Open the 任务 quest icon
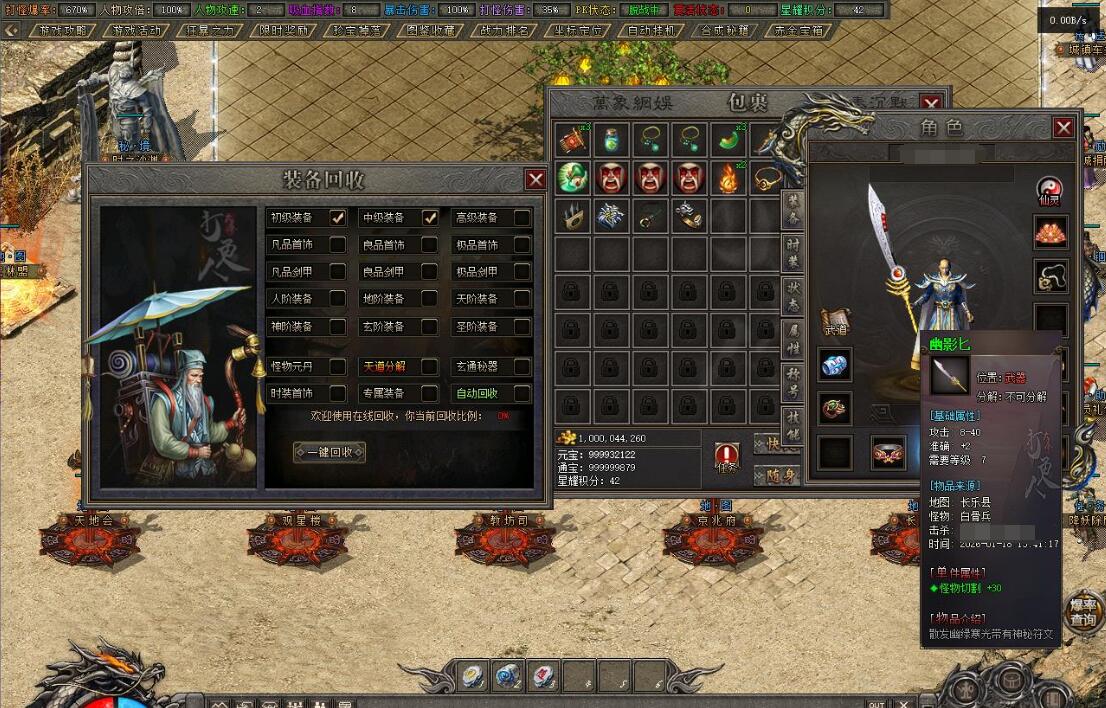This screenshot has width=1106, height=708. 727,457
